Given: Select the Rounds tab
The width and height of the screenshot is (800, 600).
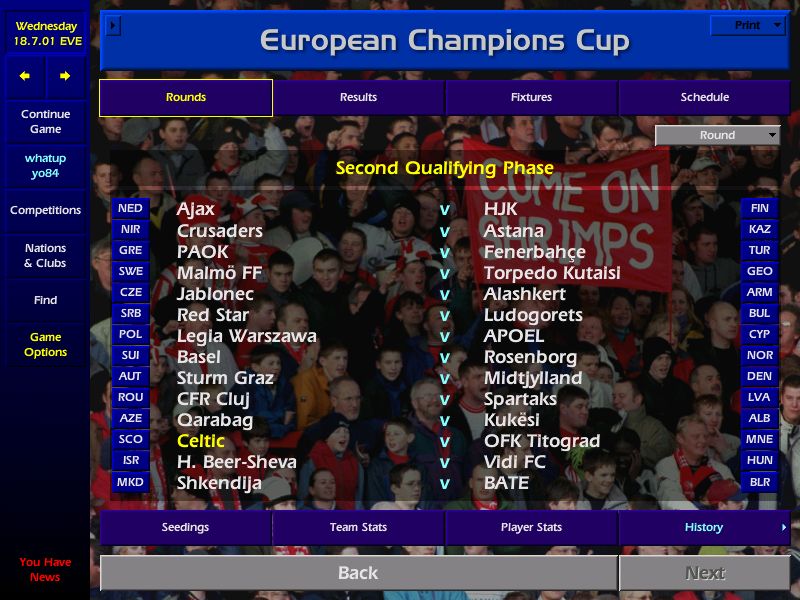Looking at the screenshot, I should tap(186, 97).
